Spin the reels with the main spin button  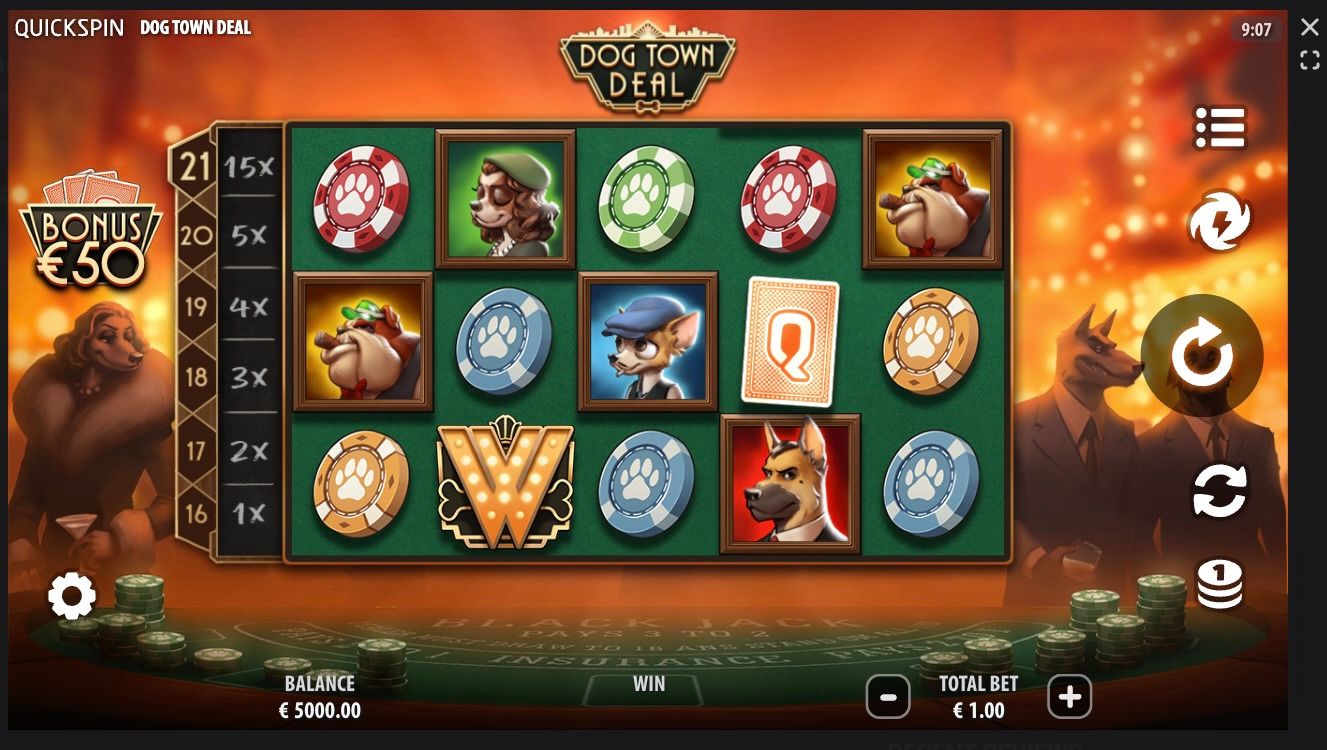point(1201,355)
